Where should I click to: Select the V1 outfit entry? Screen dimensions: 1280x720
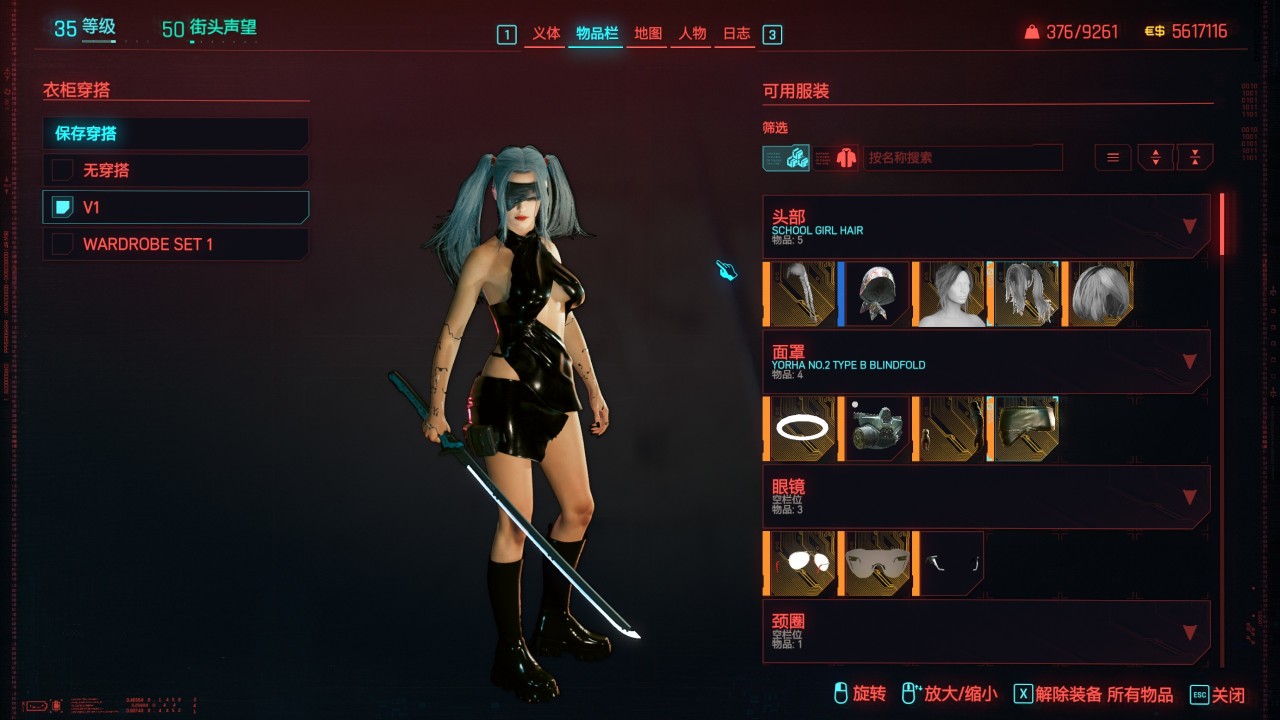click(175, 207)
